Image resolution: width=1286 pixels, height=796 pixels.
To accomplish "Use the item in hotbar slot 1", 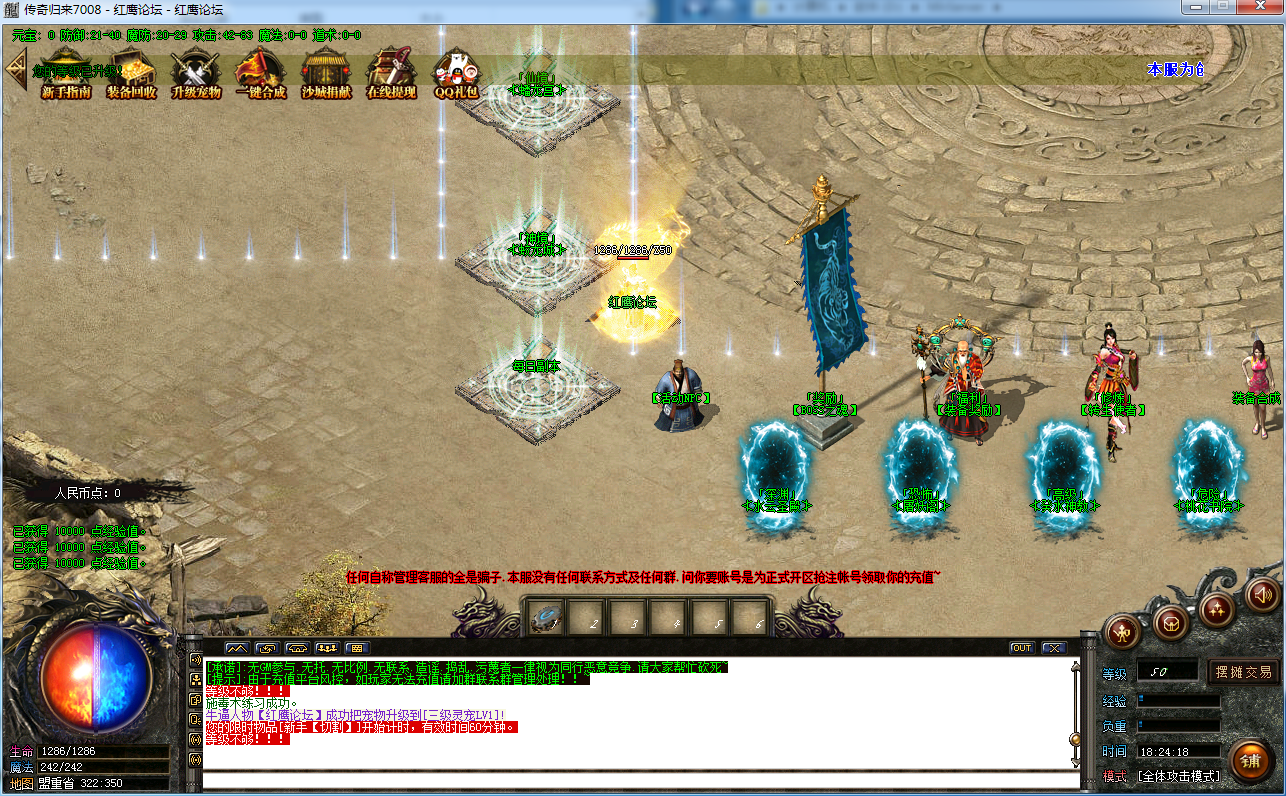I will coord(547,619).
